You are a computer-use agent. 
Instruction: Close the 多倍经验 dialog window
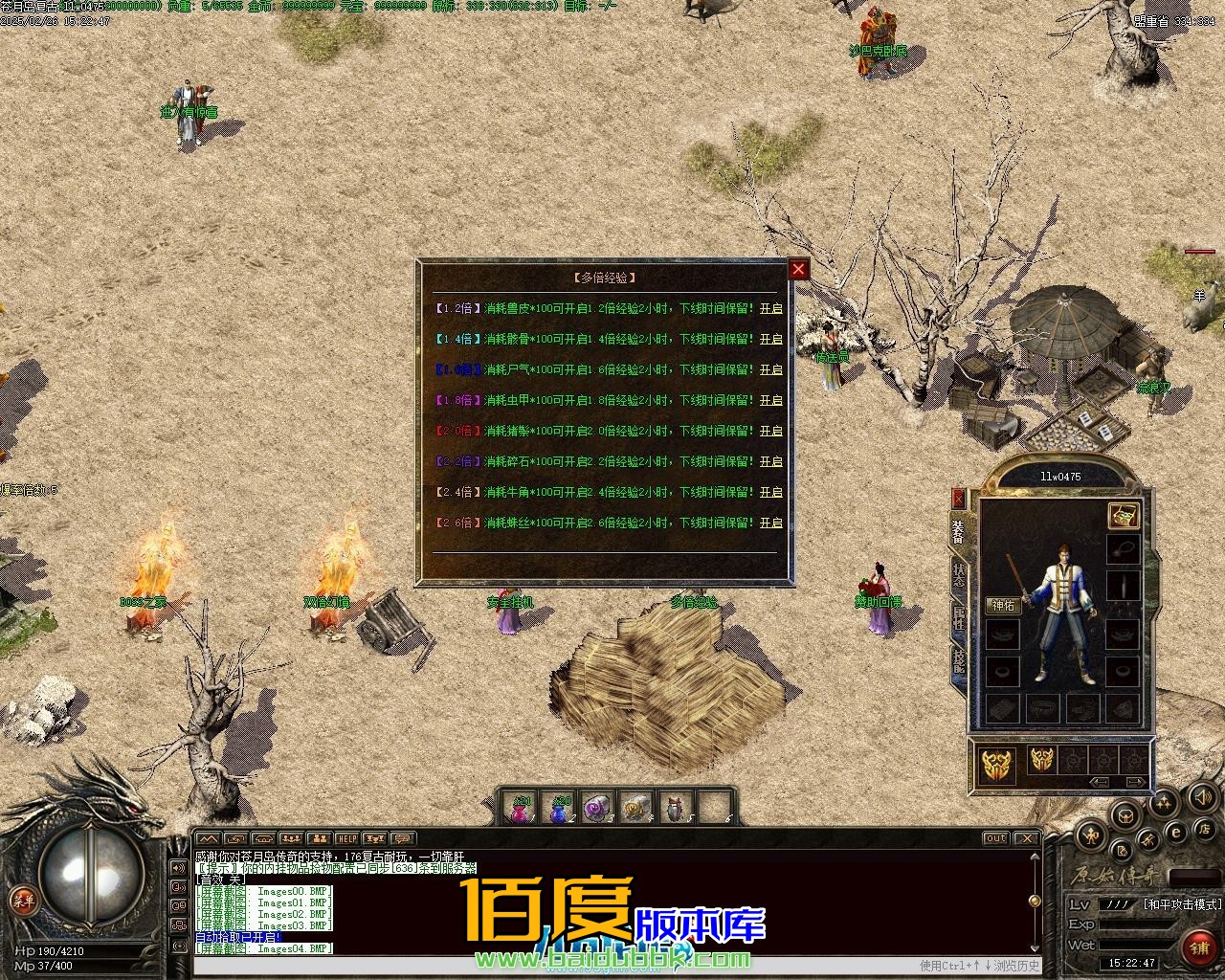(798, 270)
